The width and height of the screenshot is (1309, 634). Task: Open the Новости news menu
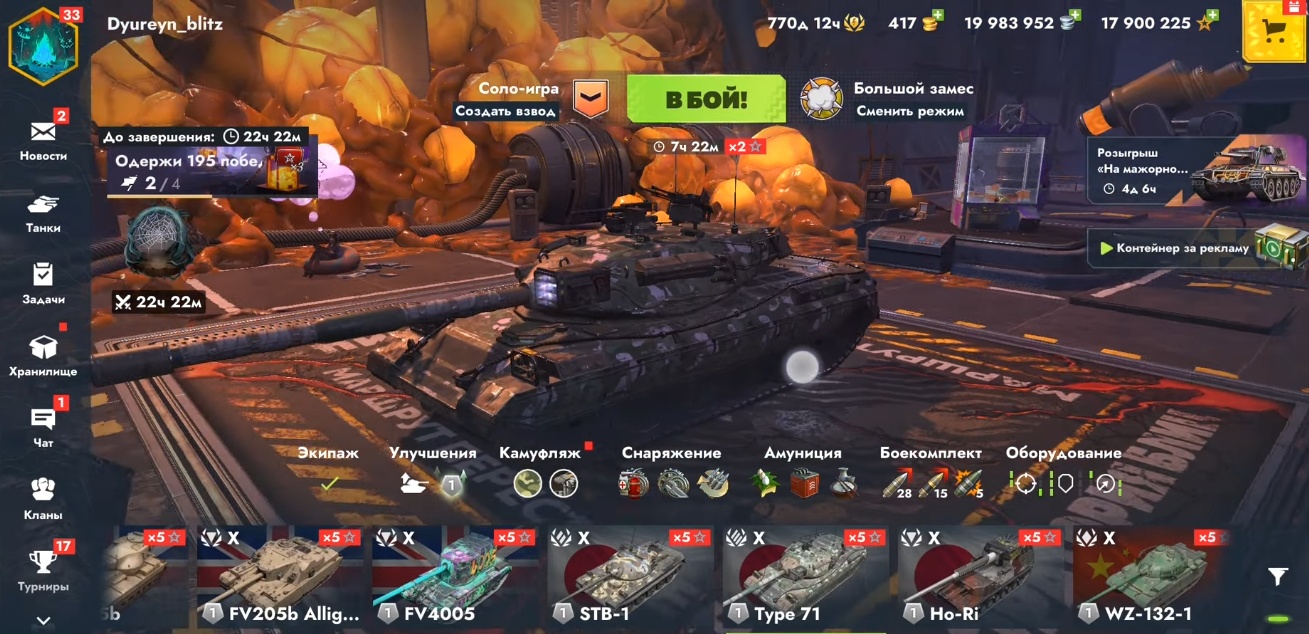click(43, 138)
